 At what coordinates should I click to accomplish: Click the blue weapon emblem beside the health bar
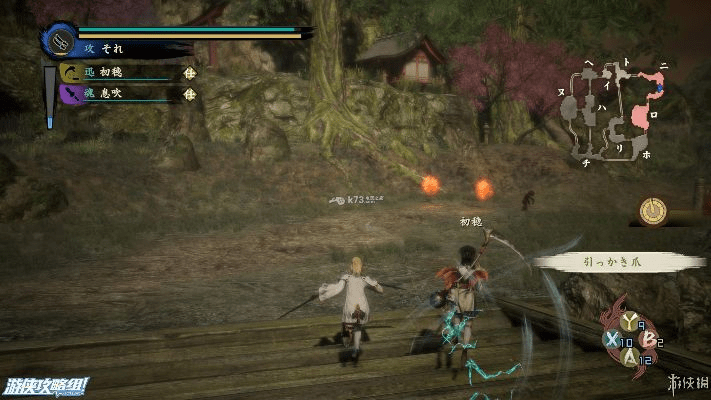click(x=60, y=41)
